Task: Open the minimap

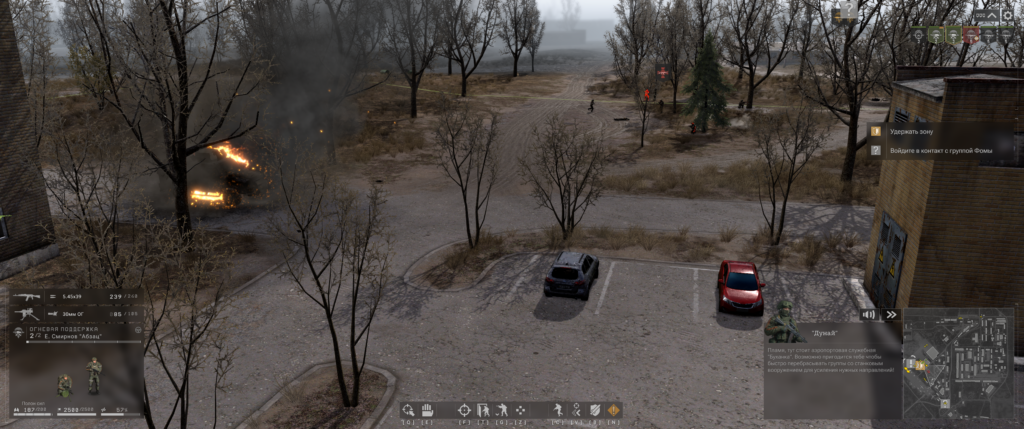Action: pyautogui.click(x=957, y=363)
